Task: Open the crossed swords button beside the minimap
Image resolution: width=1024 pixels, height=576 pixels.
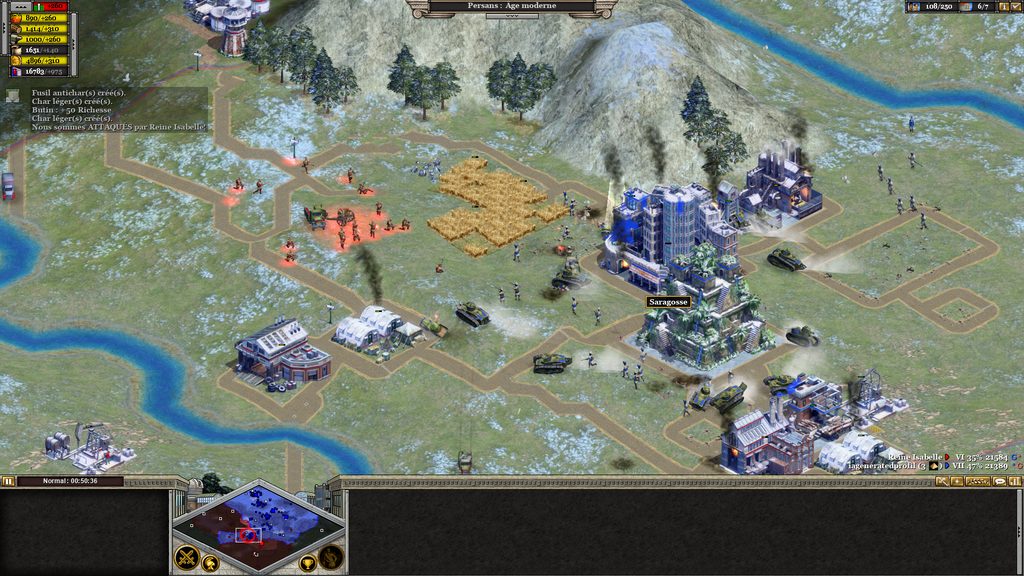Action: tap(187, 557)
